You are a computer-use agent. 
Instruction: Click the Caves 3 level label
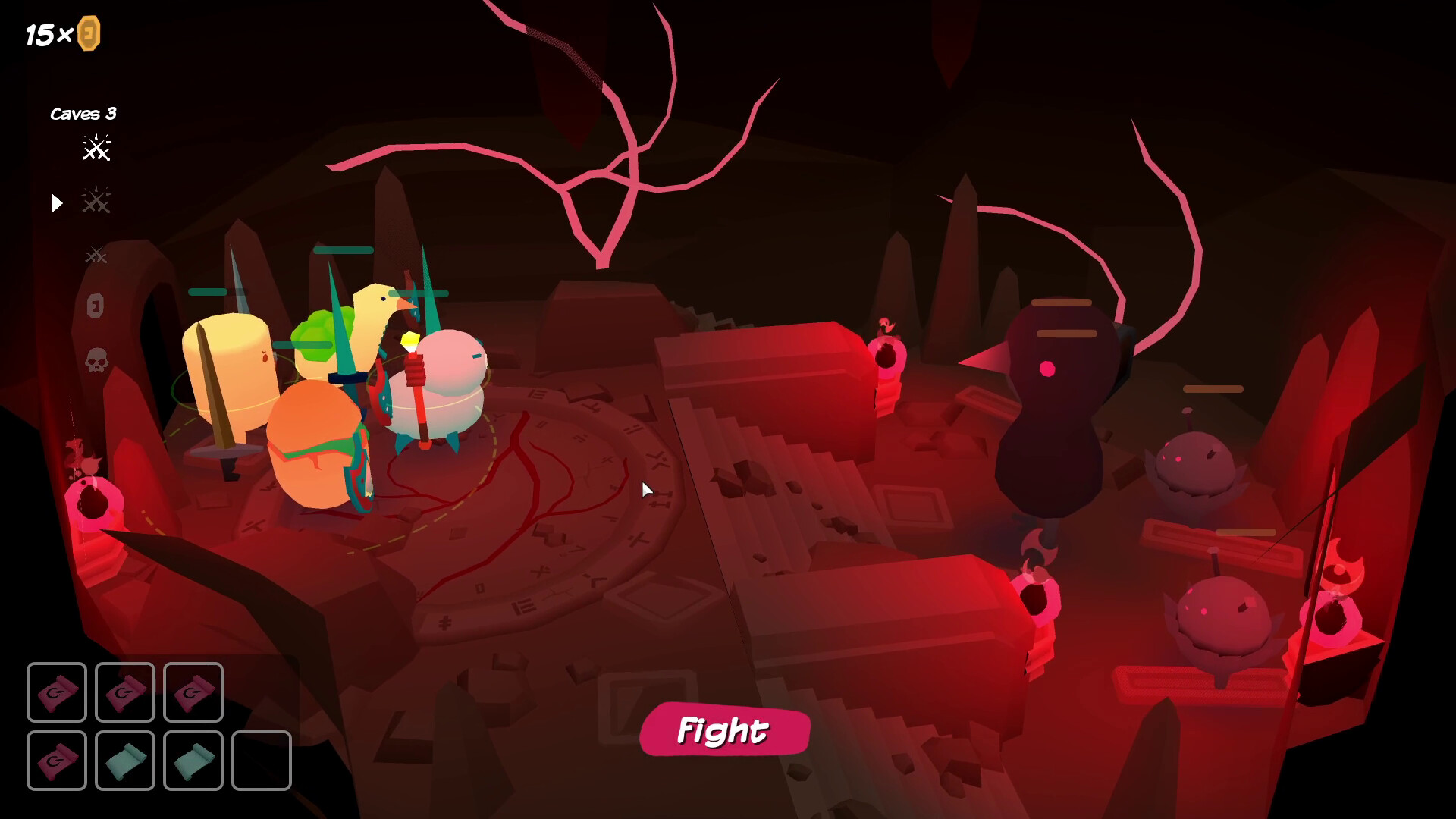[x=83, y=114]
